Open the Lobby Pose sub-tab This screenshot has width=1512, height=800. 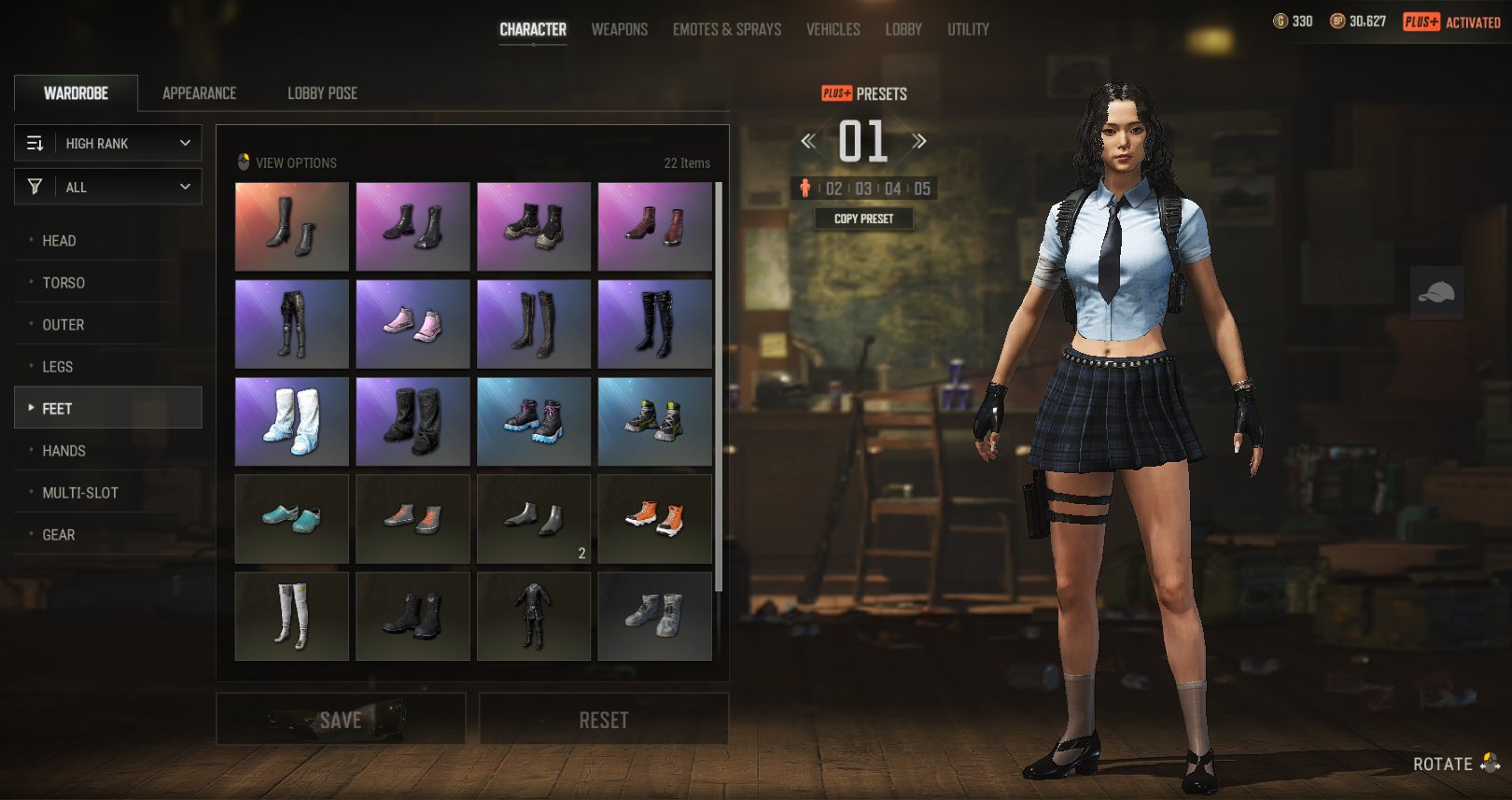(x=322, y=93)
